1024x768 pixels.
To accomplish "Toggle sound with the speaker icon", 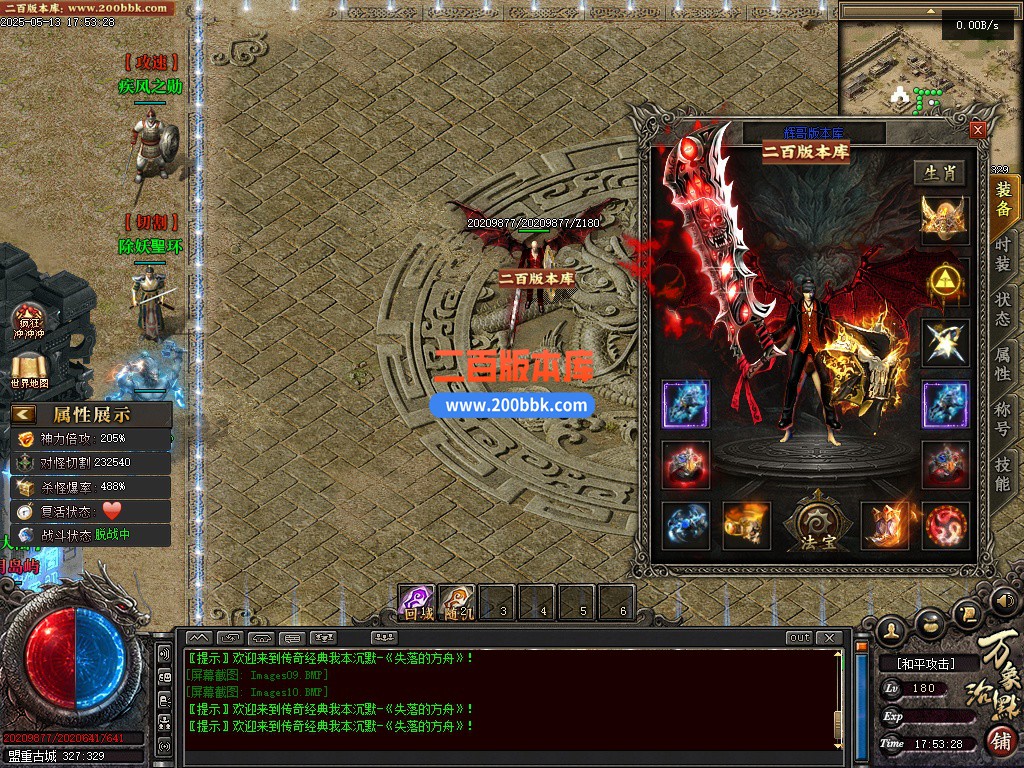I will [x=1004, y=602].
